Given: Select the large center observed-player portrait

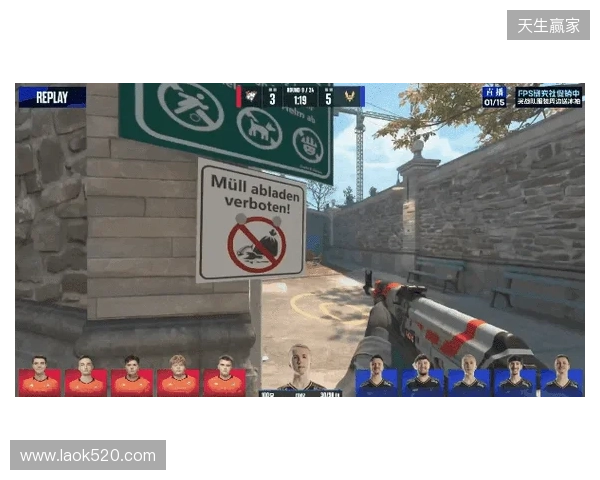Looking at the screenshot, I should [x=300, y=369].
